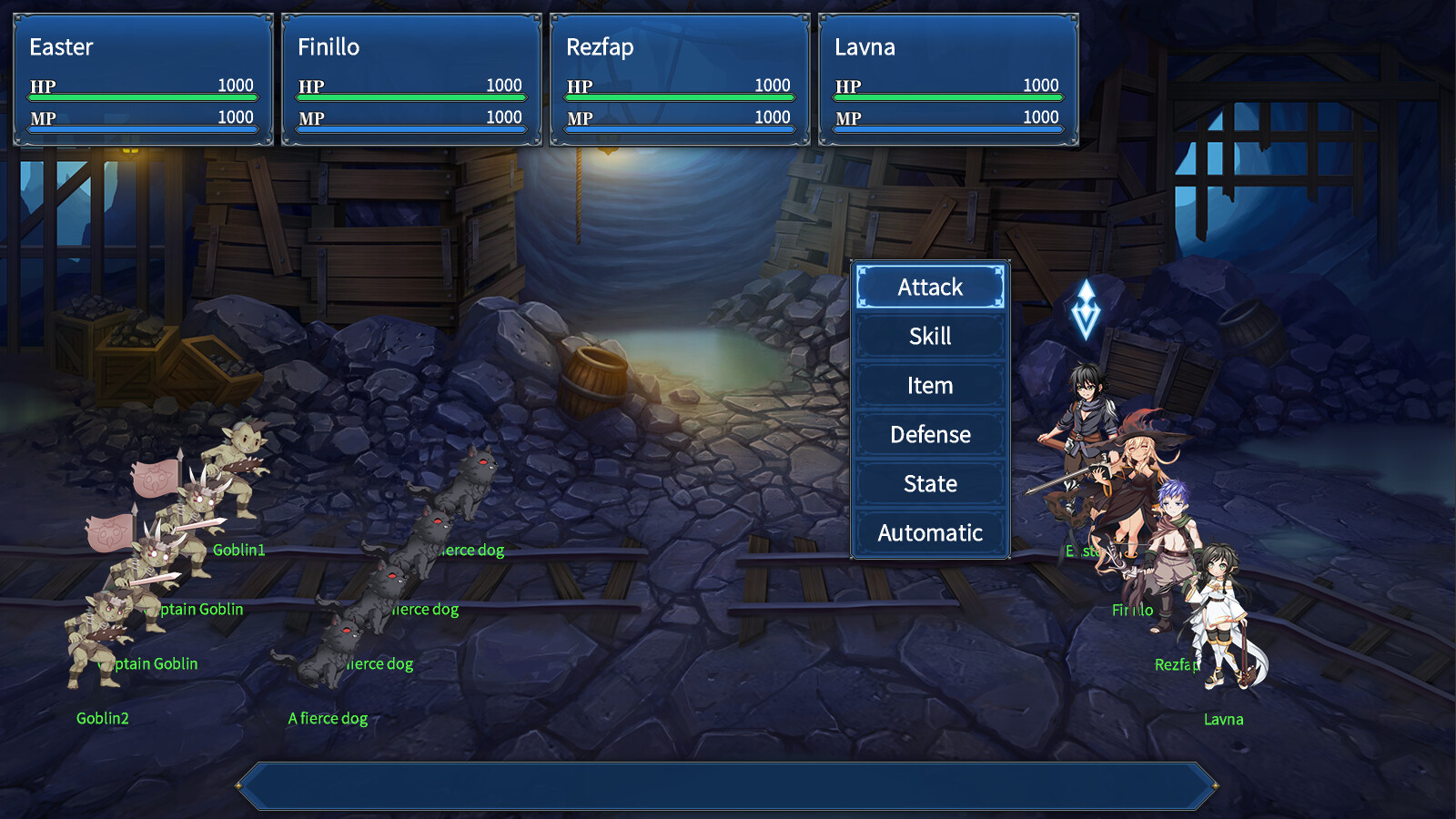Click the glowing cursor arrow above Easter

point(1088,309)
